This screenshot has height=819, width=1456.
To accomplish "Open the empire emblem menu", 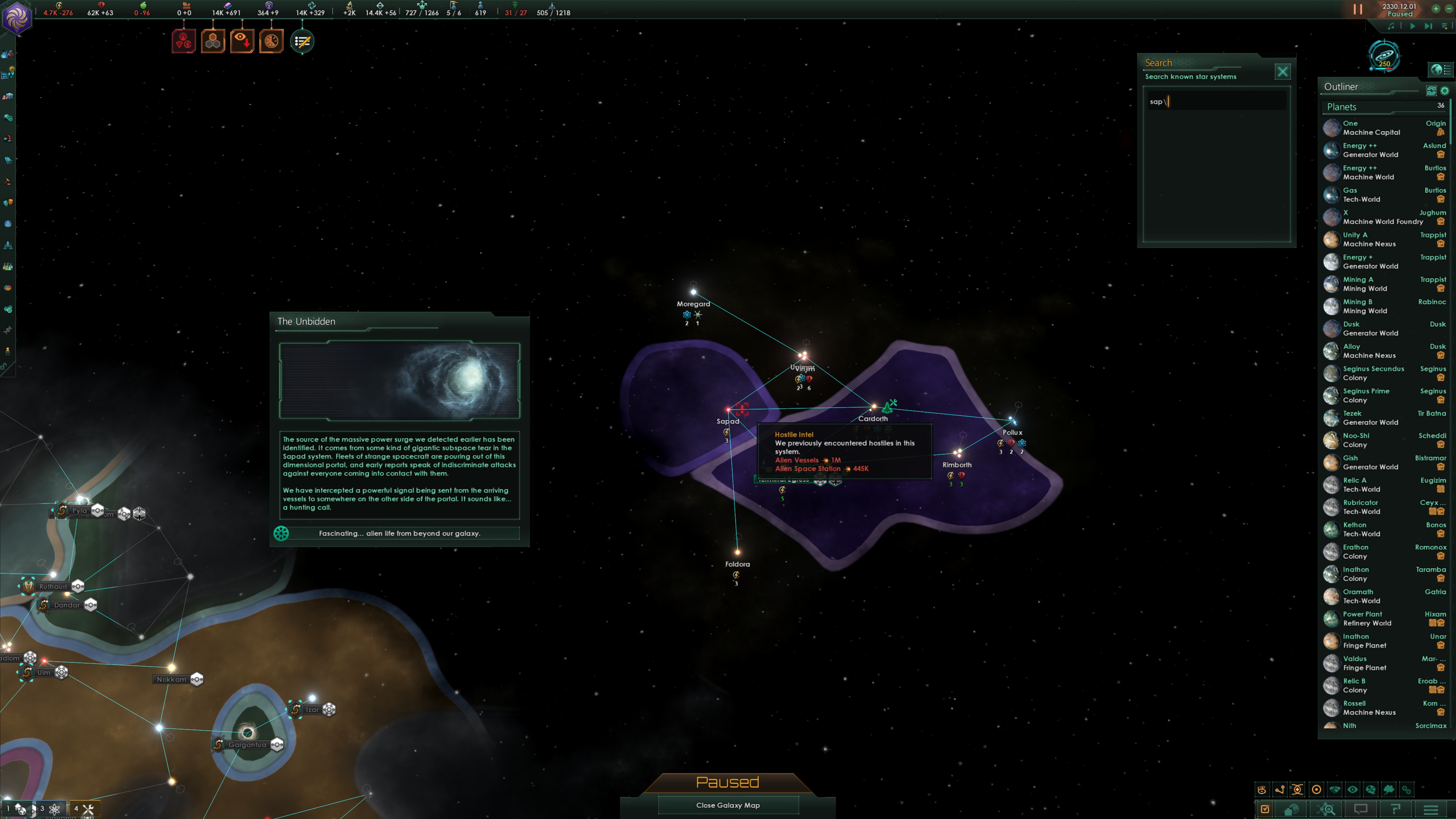I will click(x=16, y=17).
